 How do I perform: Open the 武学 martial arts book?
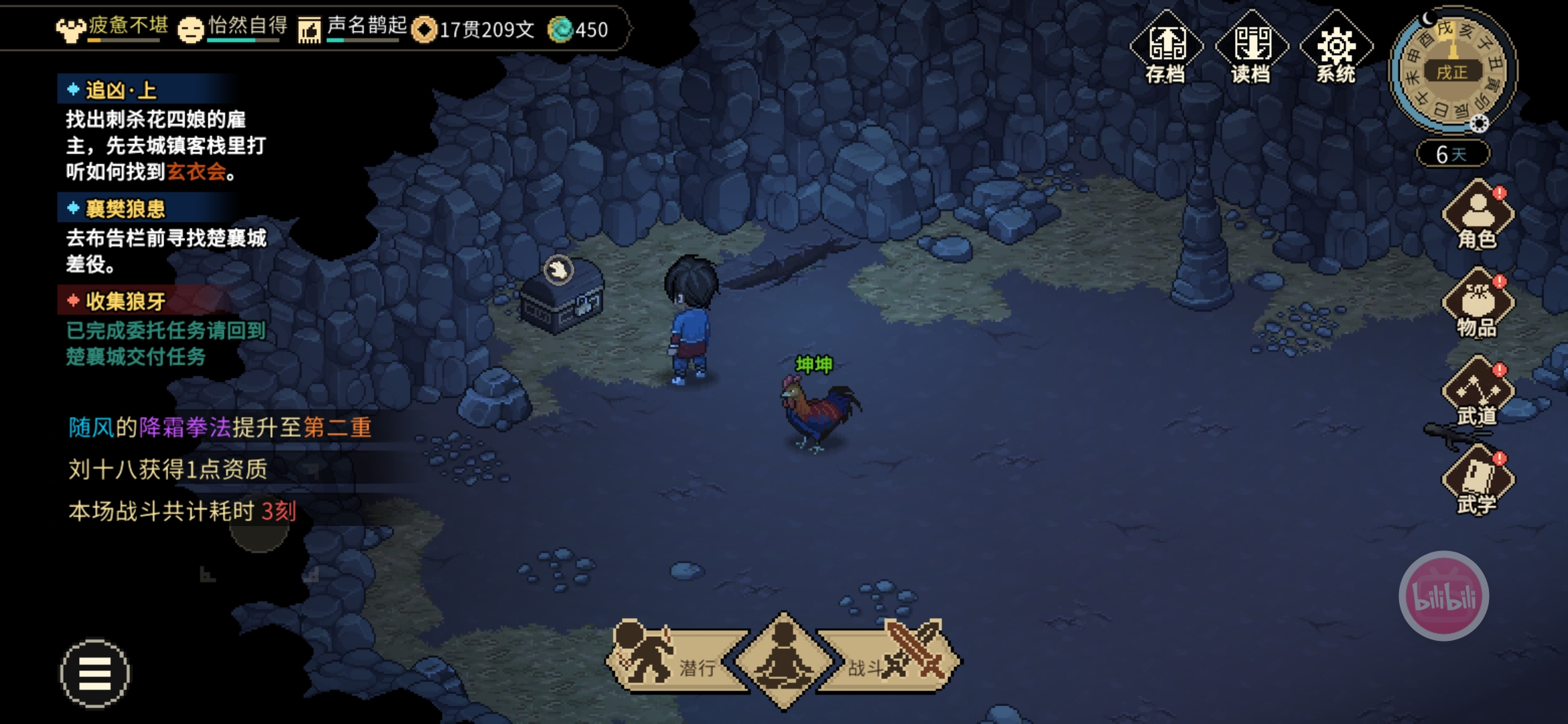click(1478, 482)
